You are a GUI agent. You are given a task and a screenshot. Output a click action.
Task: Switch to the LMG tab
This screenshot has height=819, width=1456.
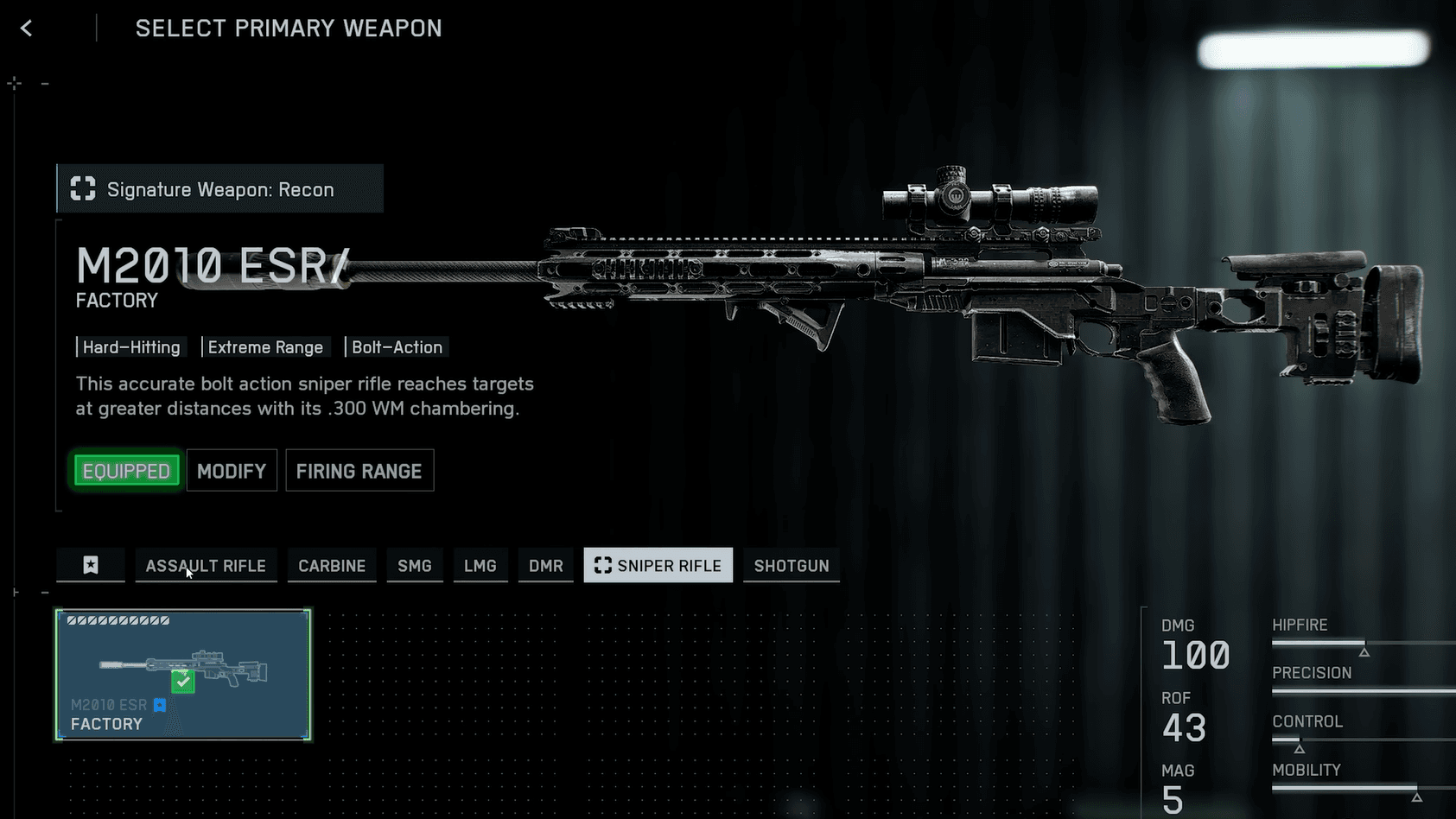click(x=480, y=566)
